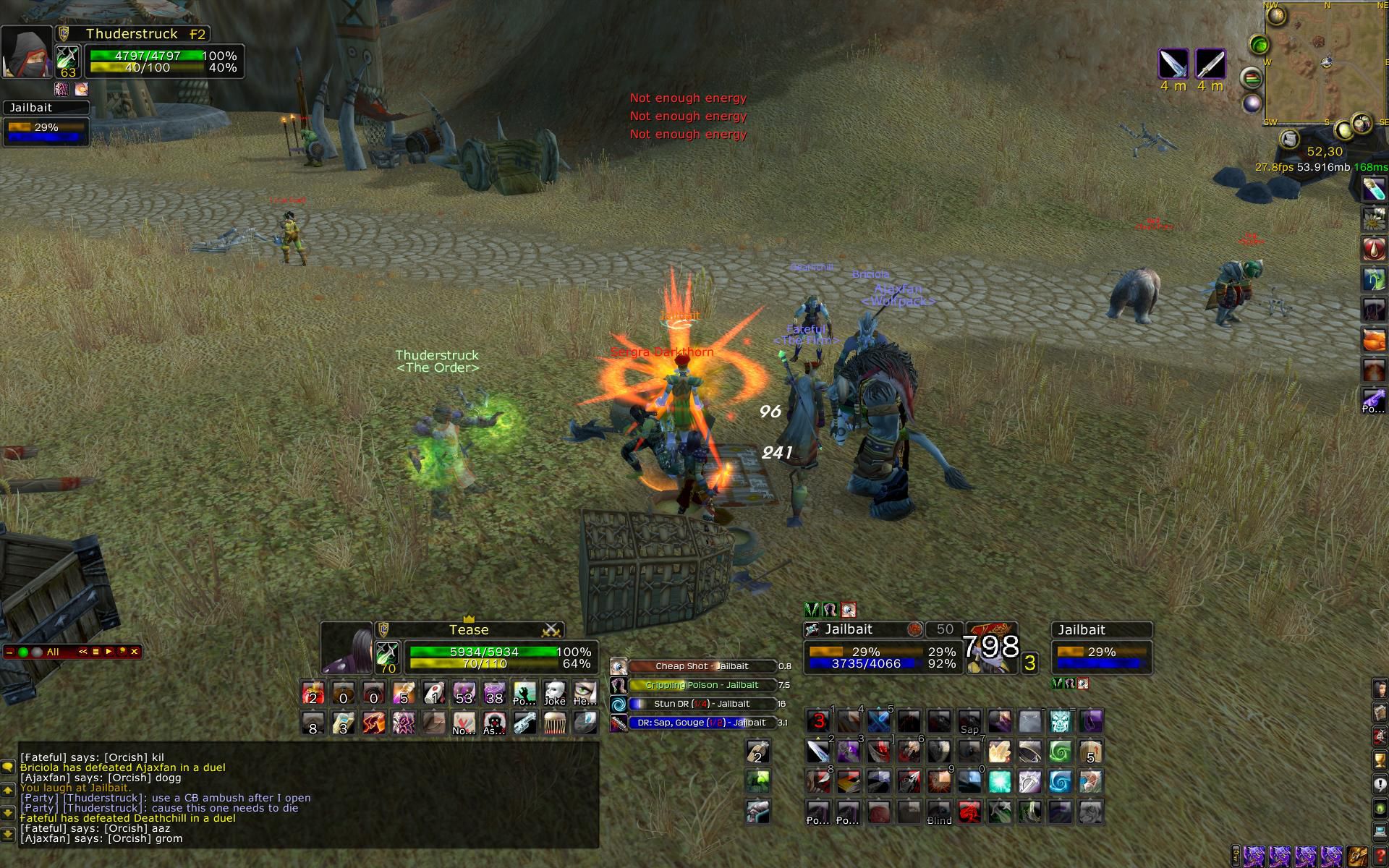Activate the crossed blue swords ability
1389x868 pixels.
point(879,722)
